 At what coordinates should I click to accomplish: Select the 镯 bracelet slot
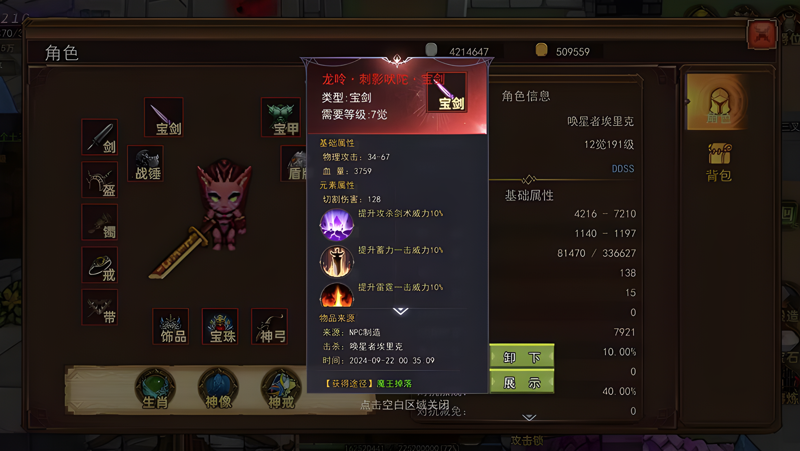100,222
